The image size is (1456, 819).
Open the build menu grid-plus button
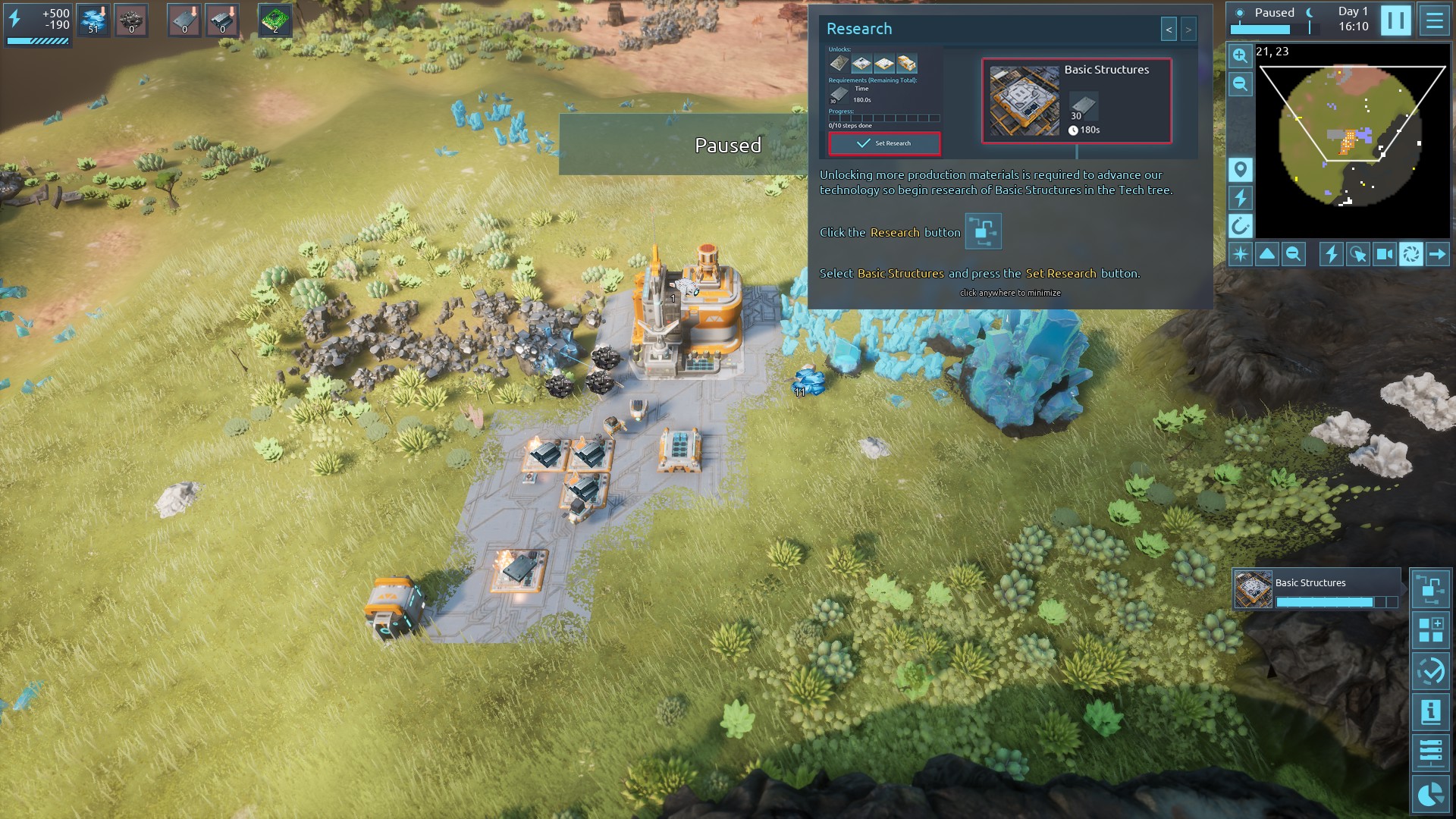(1430, 630)
